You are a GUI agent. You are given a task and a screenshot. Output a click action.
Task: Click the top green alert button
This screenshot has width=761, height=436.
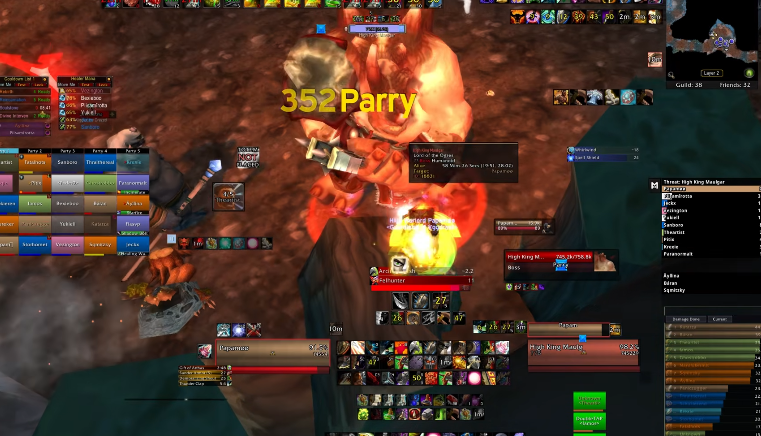[x=589, y=401]
